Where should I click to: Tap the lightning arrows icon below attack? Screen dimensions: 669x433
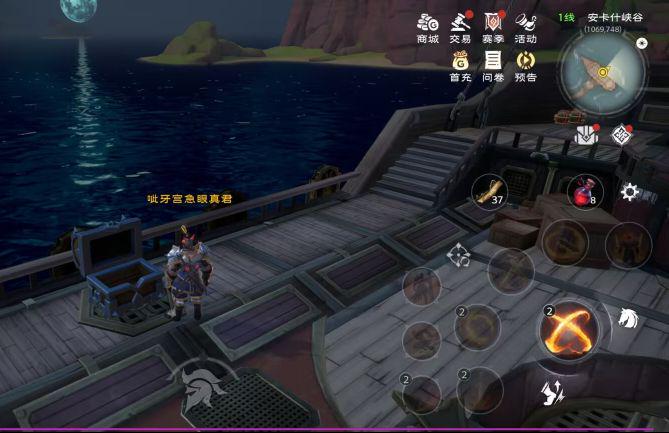[x=550, y=392]
